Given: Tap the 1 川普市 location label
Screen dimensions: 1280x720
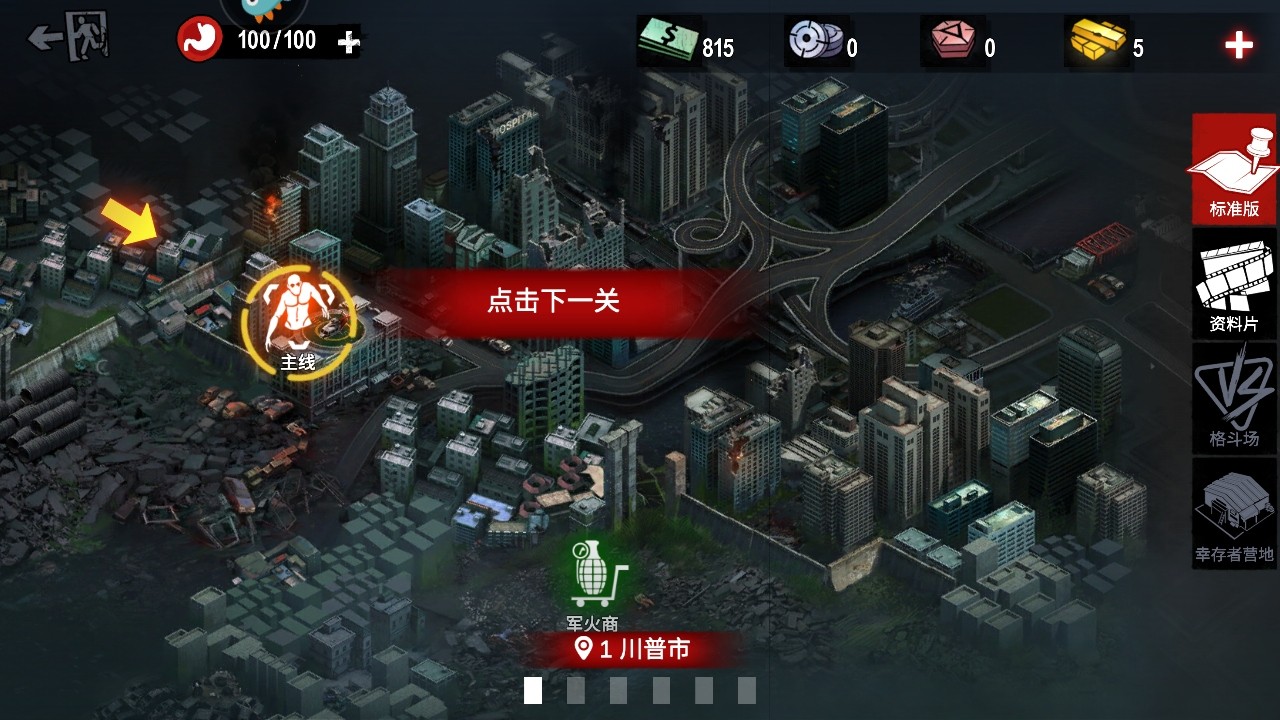Looking at the screenshot, I should tap(632, 648).
